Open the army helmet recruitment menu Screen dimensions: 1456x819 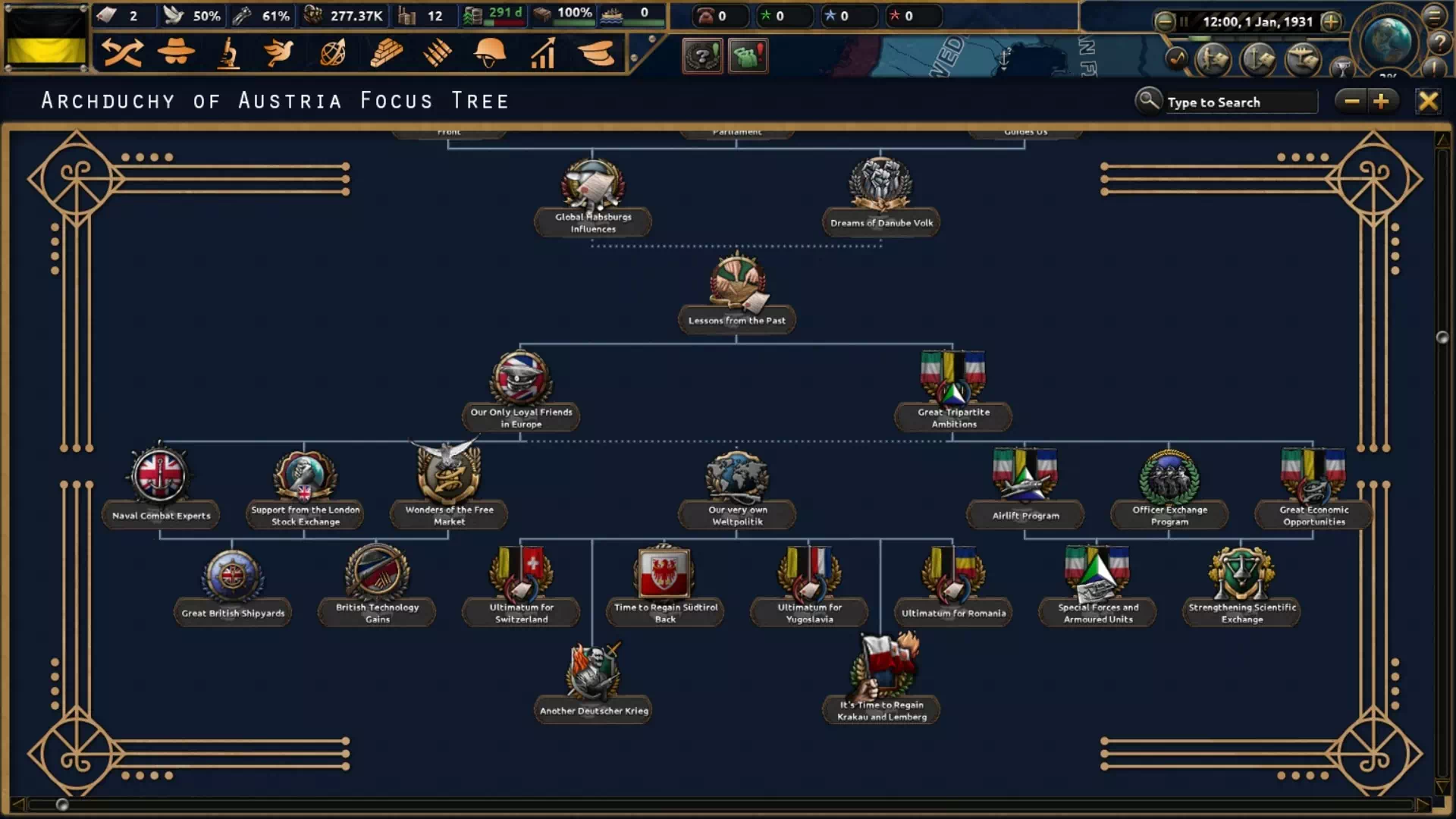489,54
